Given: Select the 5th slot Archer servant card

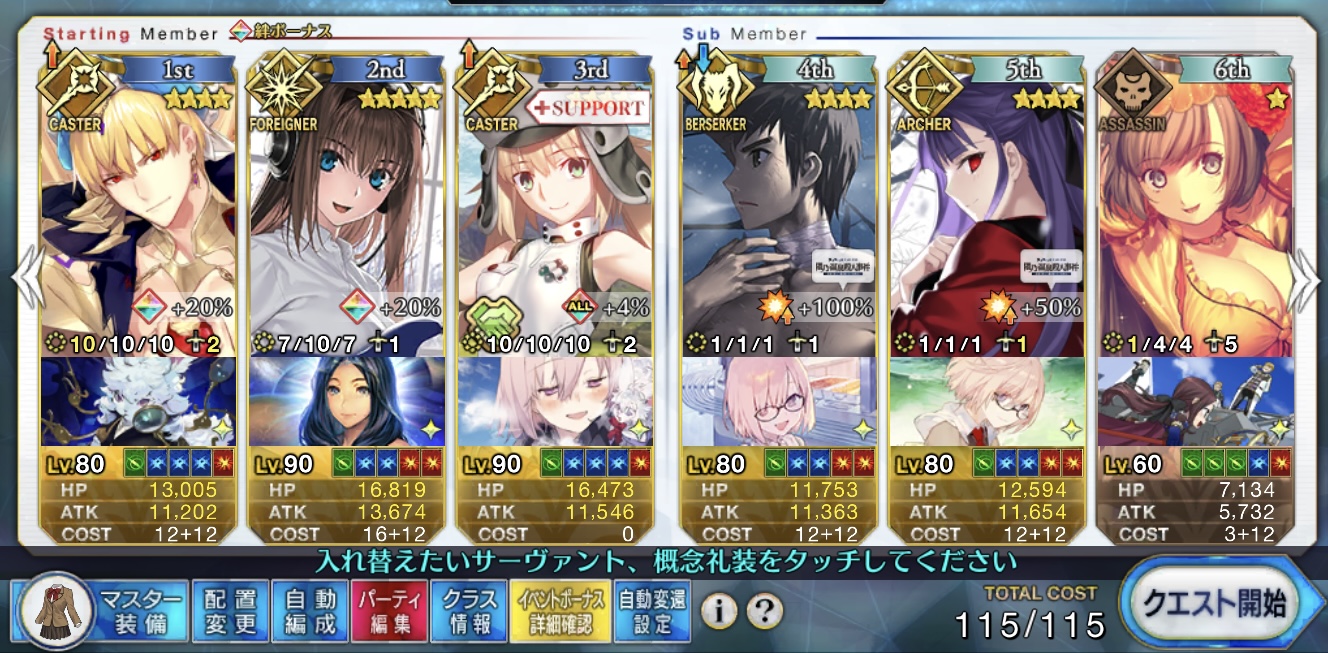Looking at the screenshot, I should pyautogui.click(x=987, y=210).
